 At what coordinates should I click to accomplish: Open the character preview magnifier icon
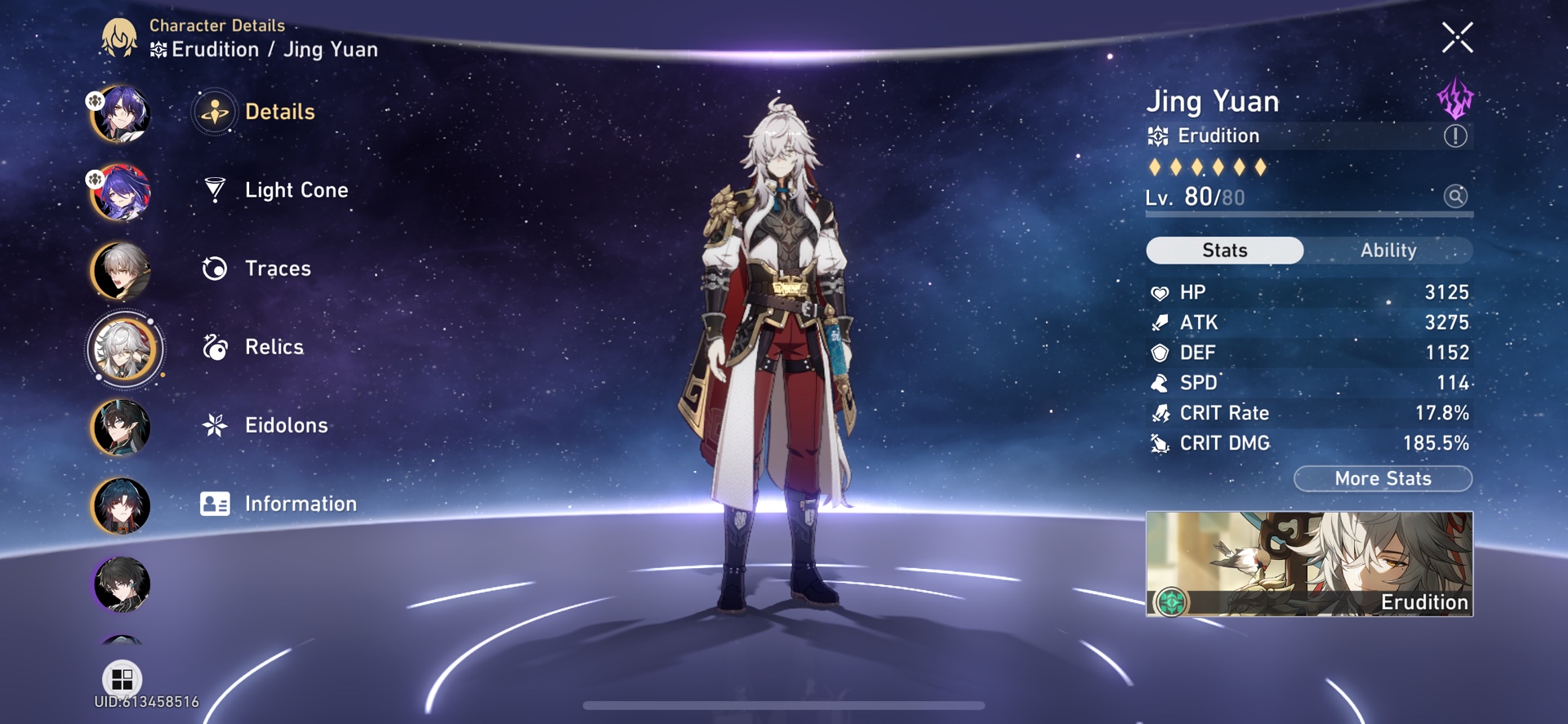[x=1455, y=196]
